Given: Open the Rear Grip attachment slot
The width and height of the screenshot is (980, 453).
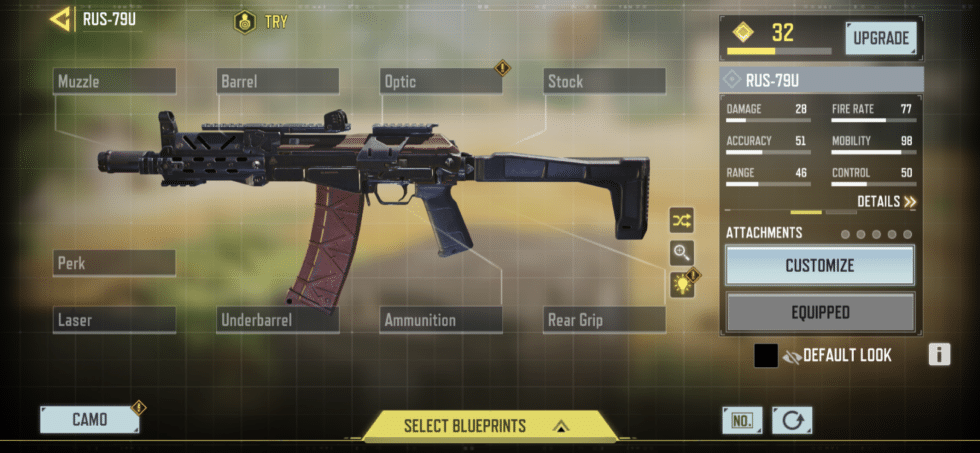Looking at the screenshot, I should pyautogui.click(x=604, y=320).
